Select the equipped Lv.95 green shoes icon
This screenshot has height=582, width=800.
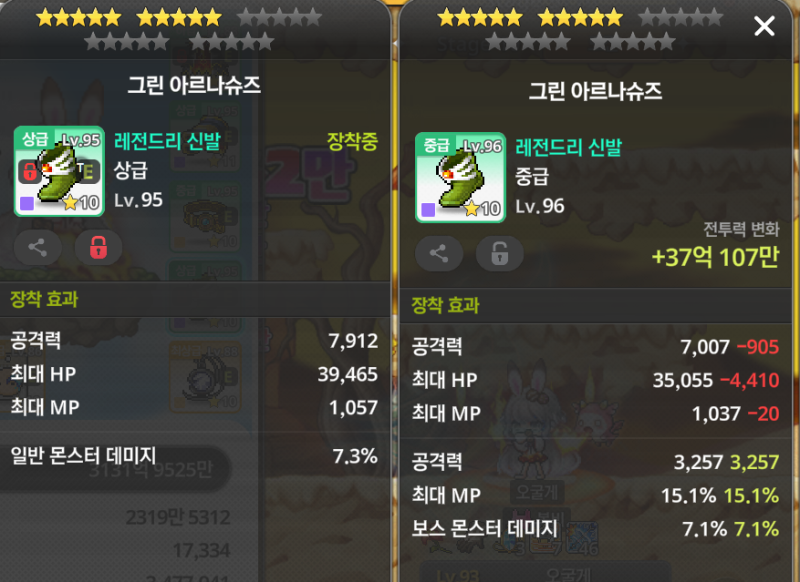click(59, 171)
